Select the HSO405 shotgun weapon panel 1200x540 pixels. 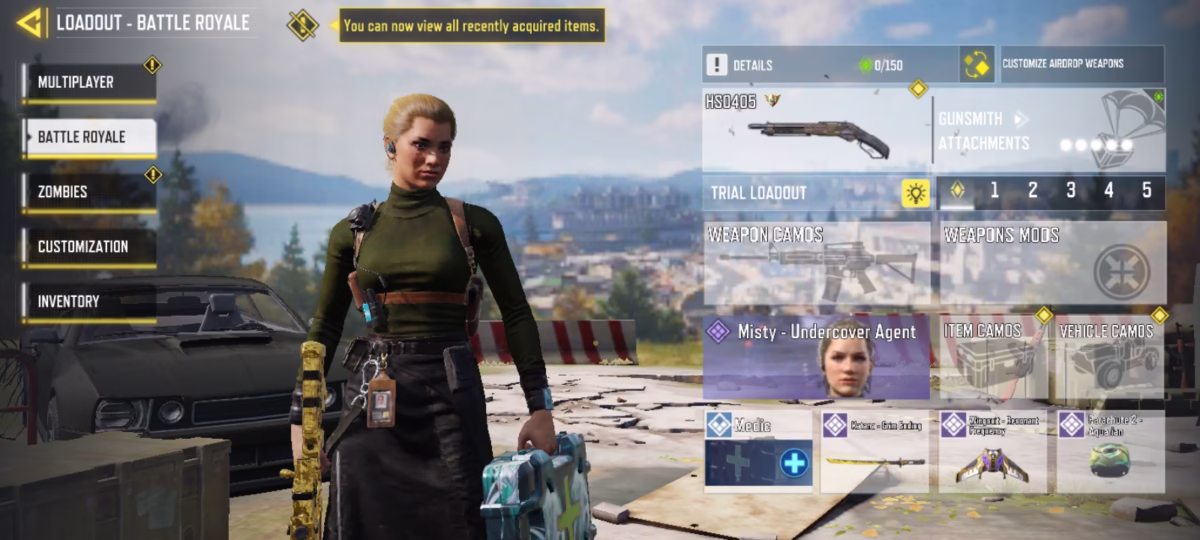815,130
